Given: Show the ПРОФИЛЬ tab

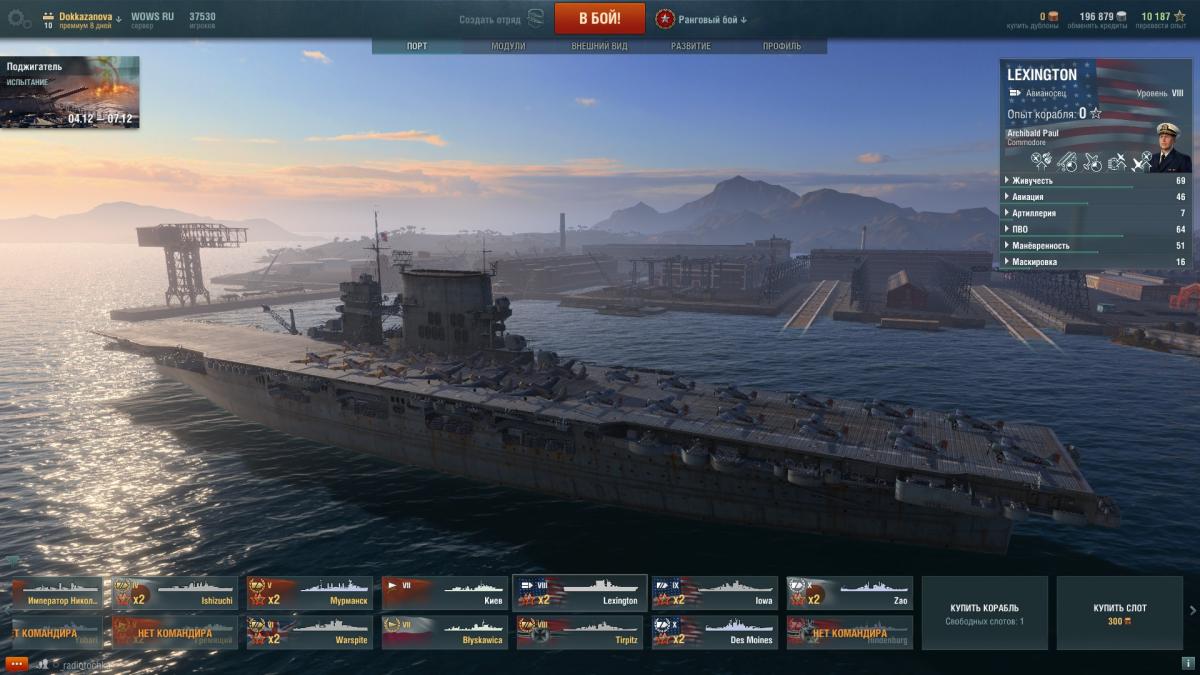Looking at the screenshot, I should pos(781,46).
